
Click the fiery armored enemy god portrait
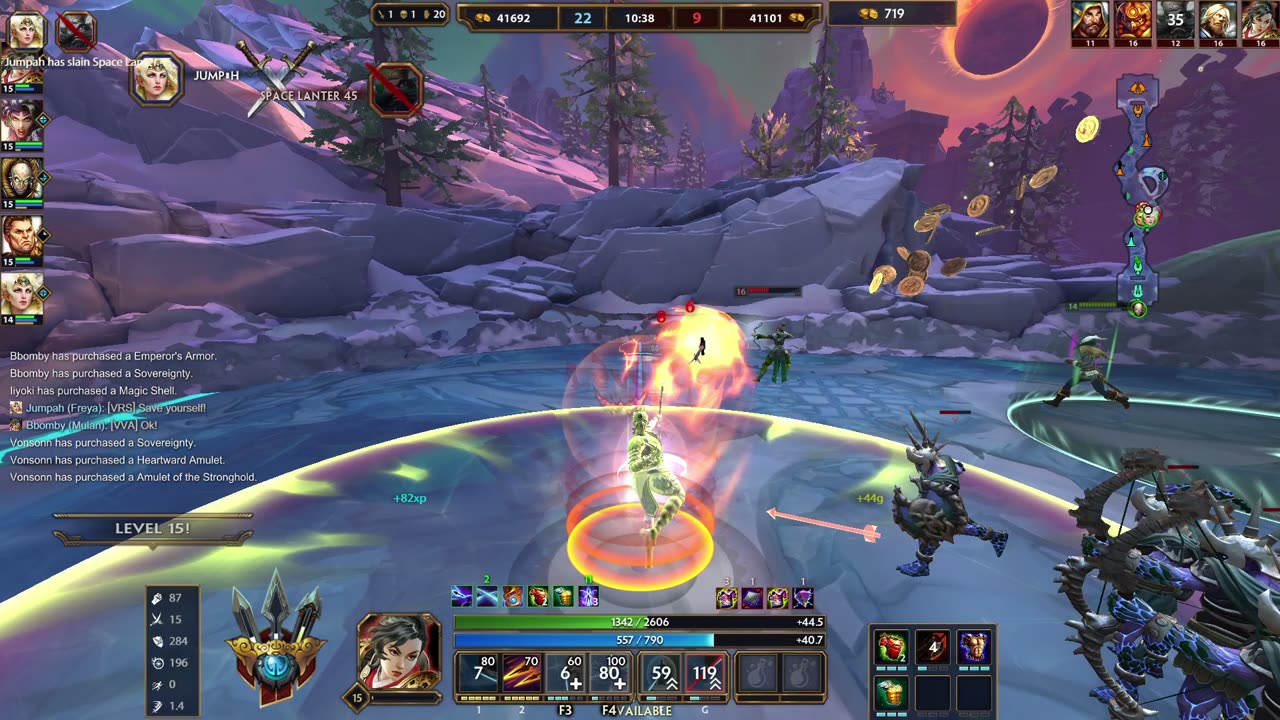tap(1133, 20)
